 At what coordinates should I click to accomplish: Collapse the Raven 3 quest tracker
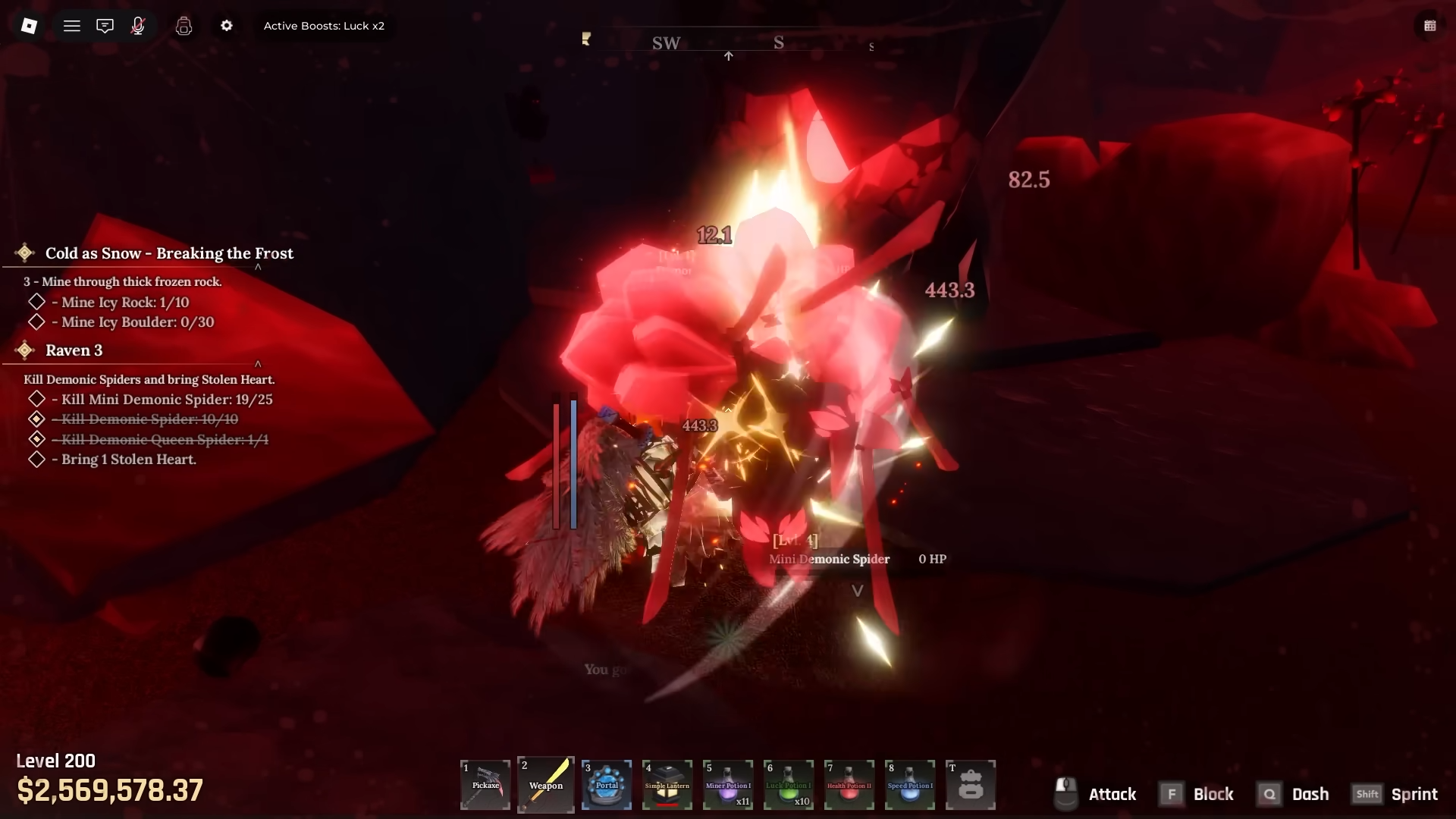tap(258, 364)
